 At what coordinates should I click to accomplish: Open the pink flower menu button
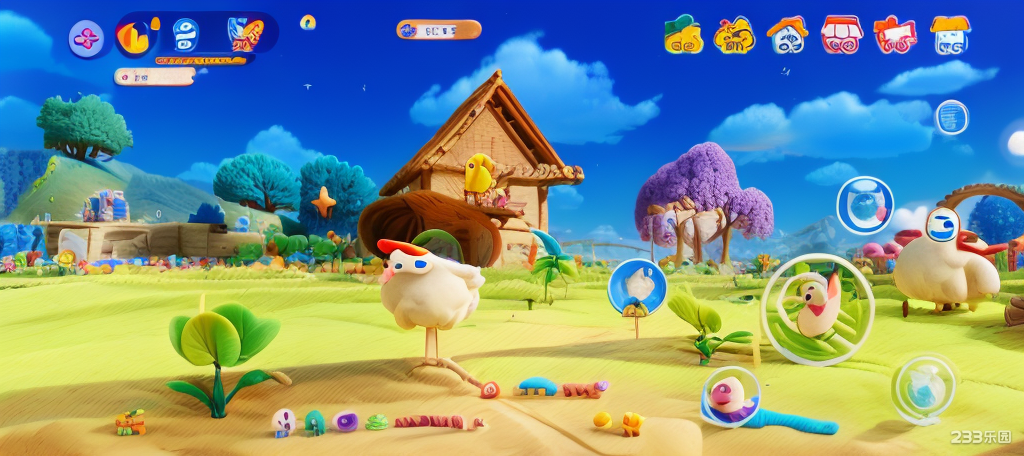click(87, 39)
